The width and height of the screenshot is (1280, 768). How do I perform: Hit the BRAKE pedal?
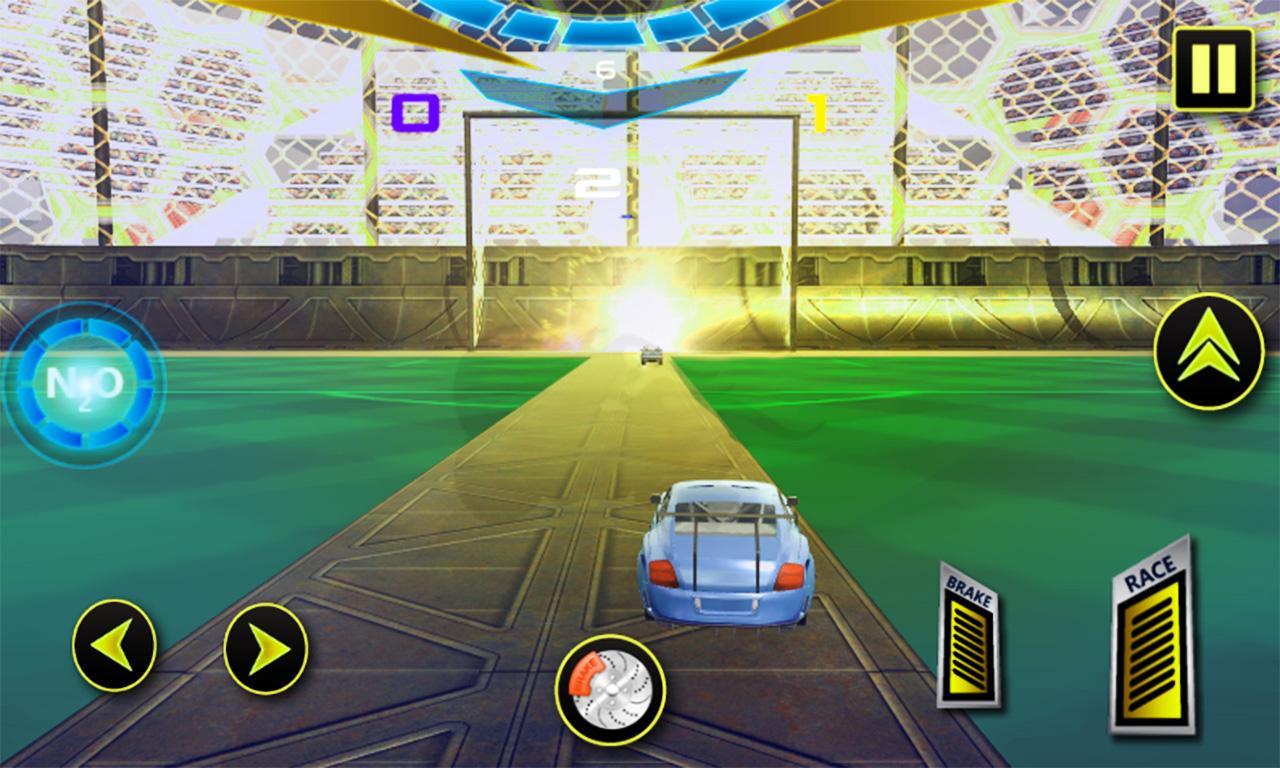967,638
